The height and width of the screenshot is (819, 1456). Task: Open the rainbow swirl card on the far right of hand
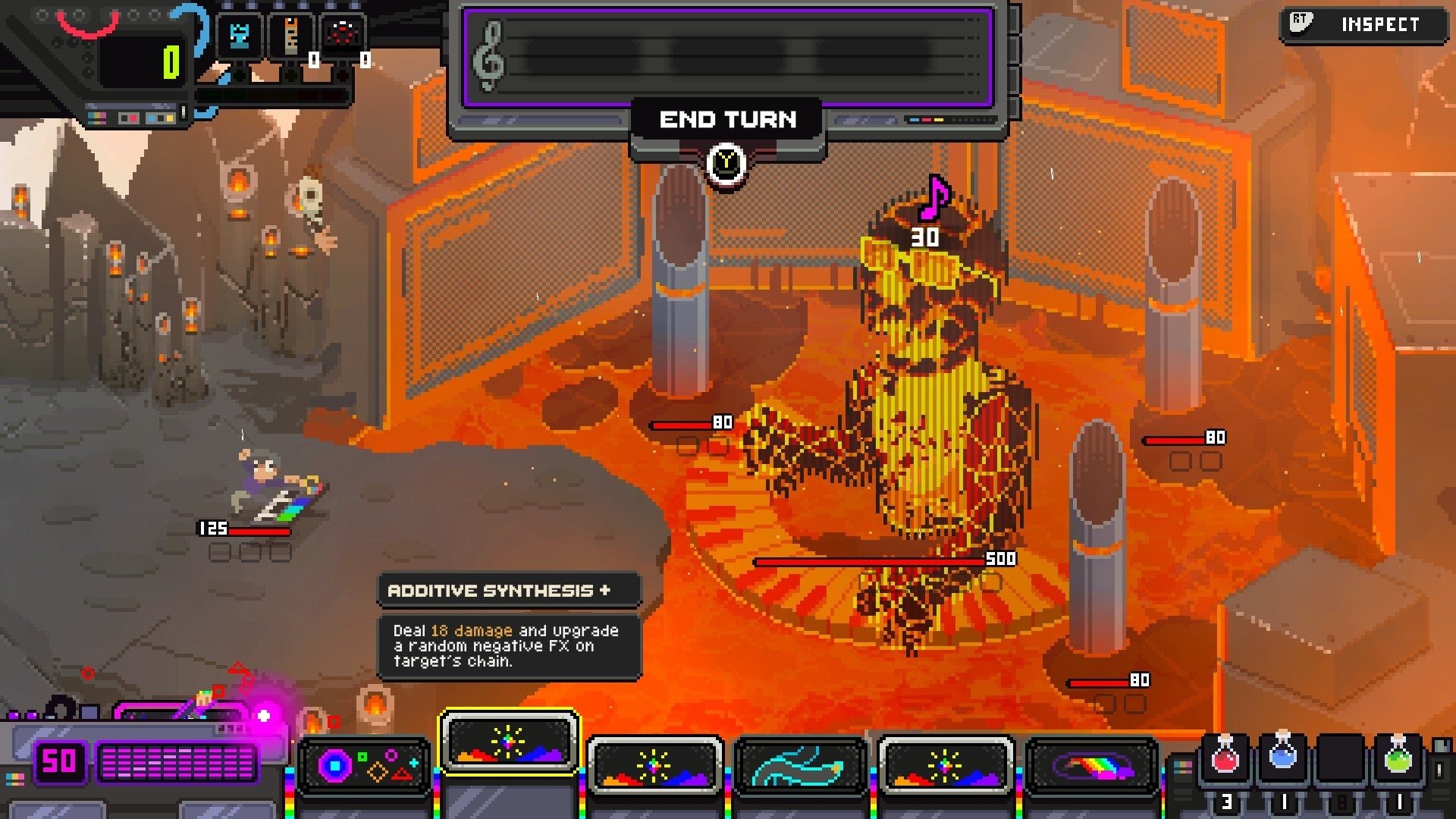pos(1092,766)
